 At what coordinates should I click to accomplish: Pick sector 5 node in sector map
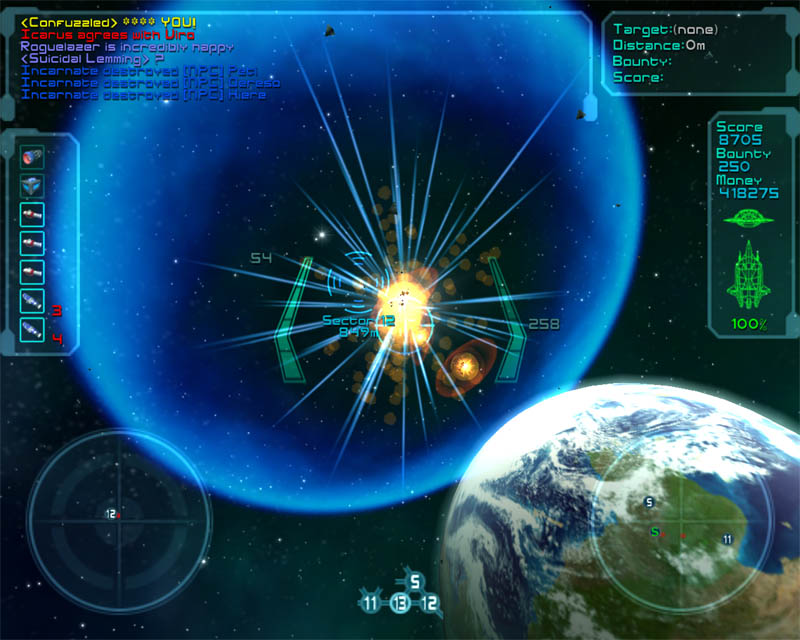(x=415, y=581)
